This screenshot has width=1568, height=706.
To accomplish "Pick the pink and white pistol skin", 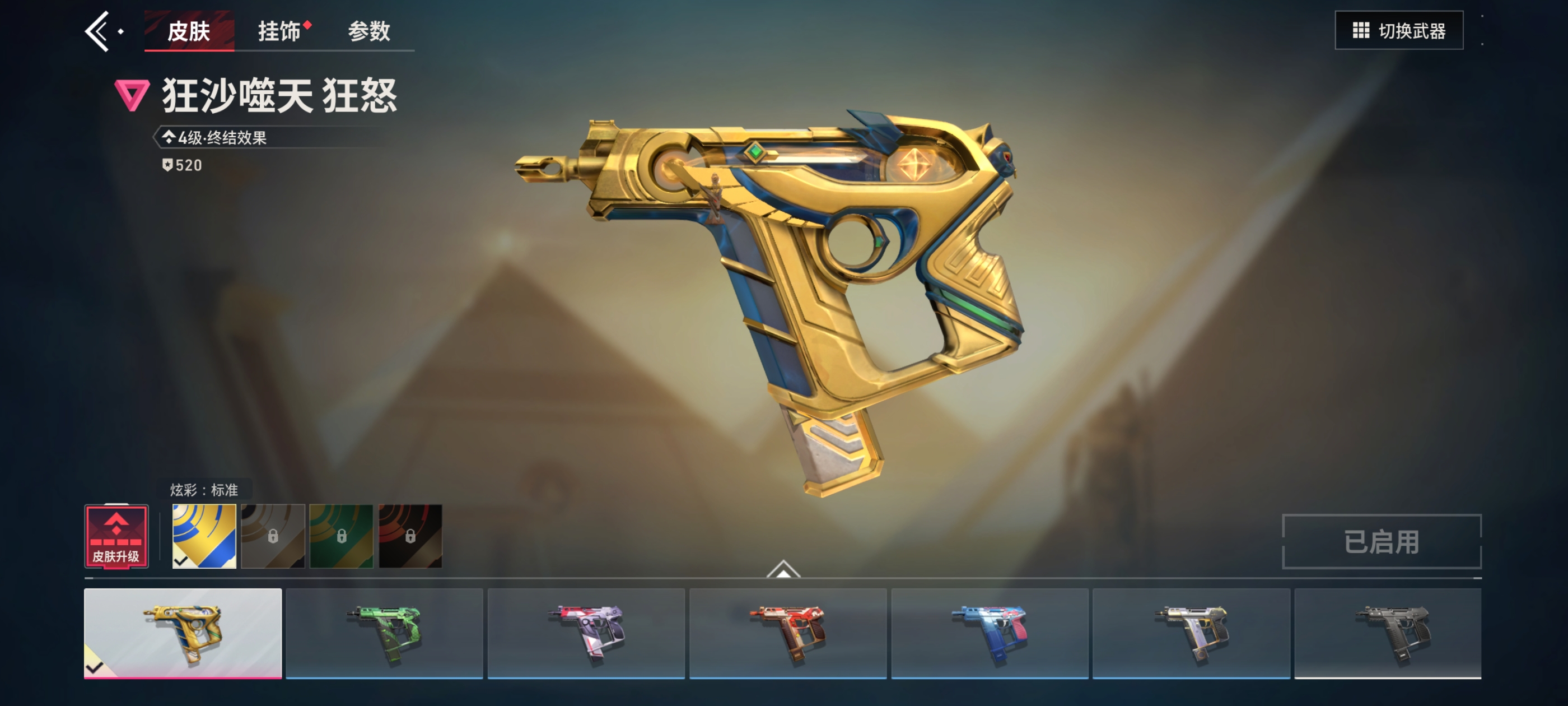I will (x=586, y=633).
